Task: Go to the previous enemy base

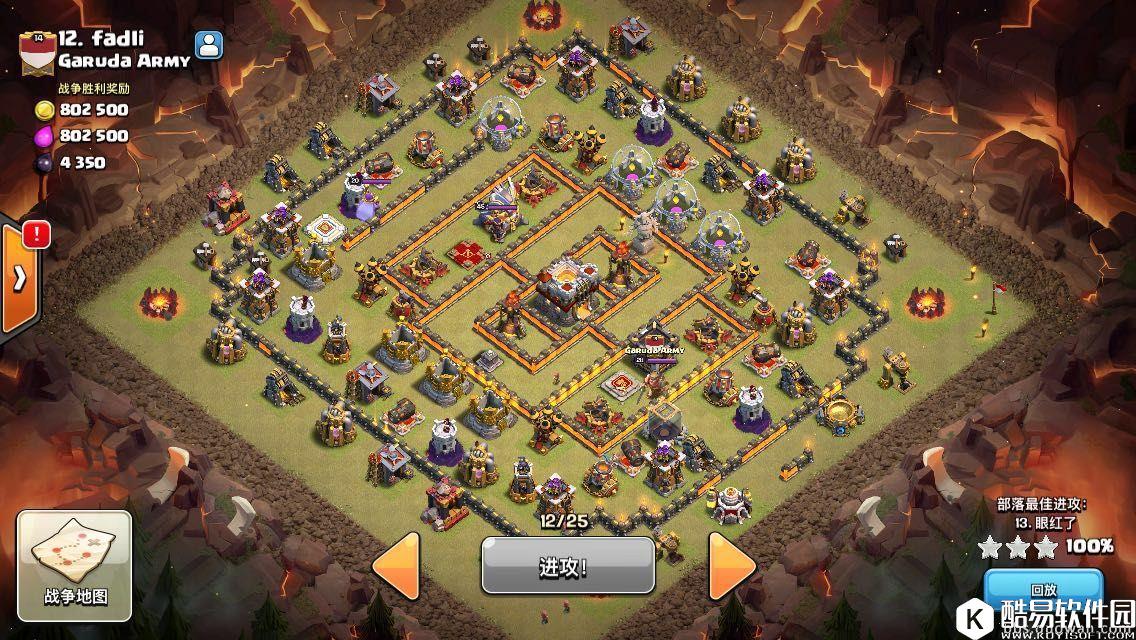Action: pyautogui.click(x=396, y=566)
